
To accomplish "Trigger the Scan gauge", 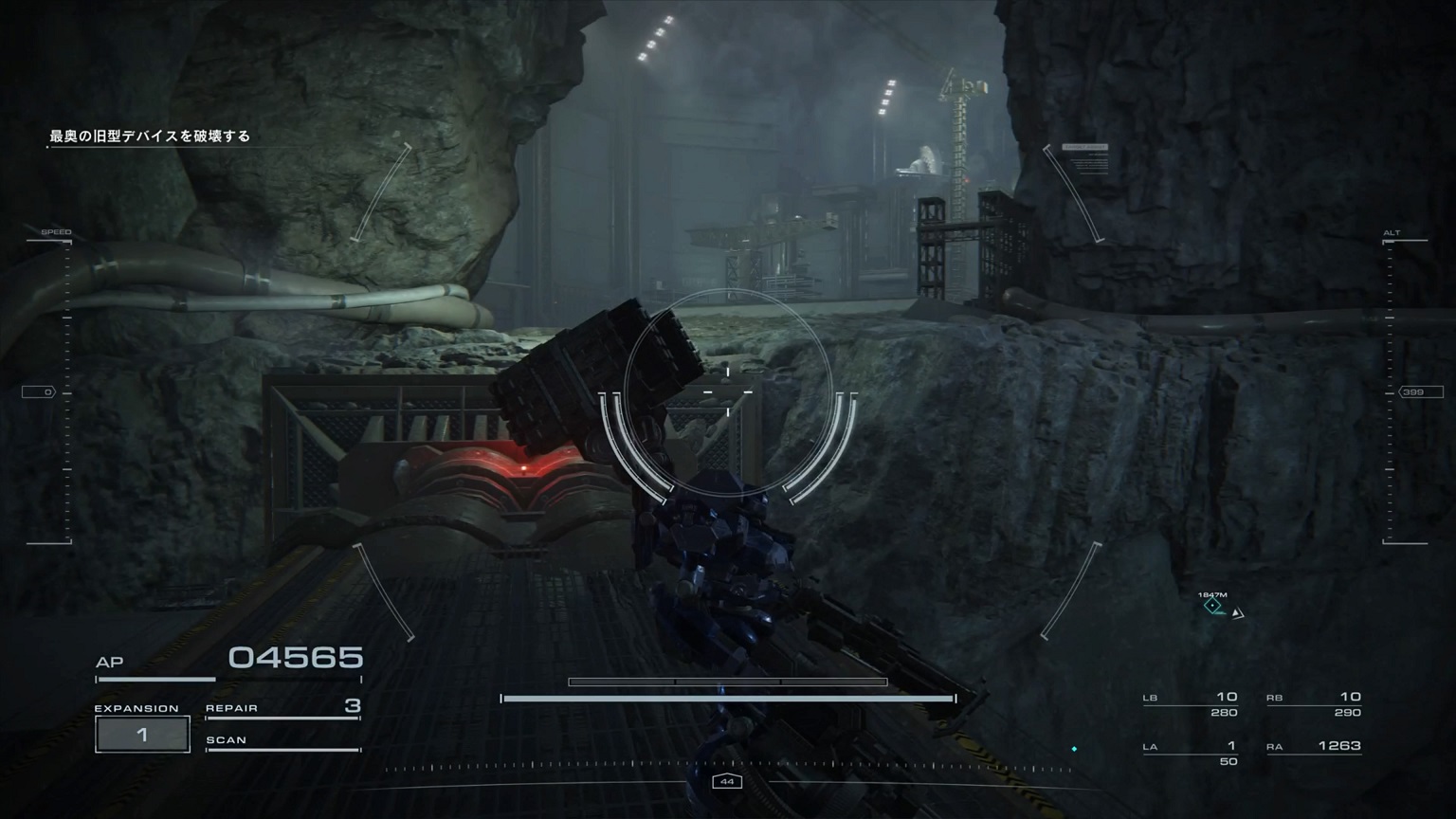I will click(282, 741).
